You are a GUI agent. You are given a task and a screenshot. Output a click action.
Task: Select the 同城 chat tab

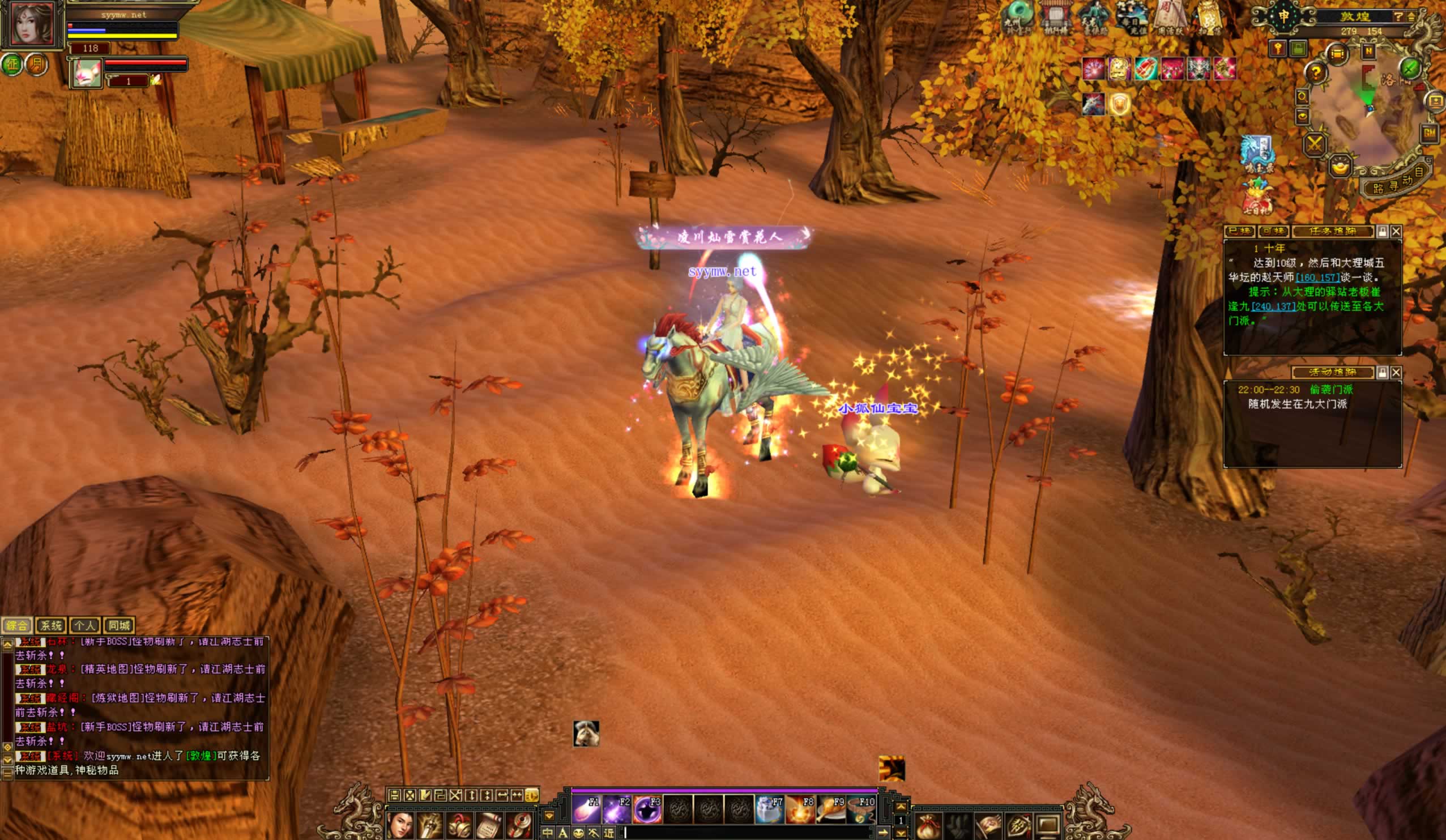coord(119,625)
